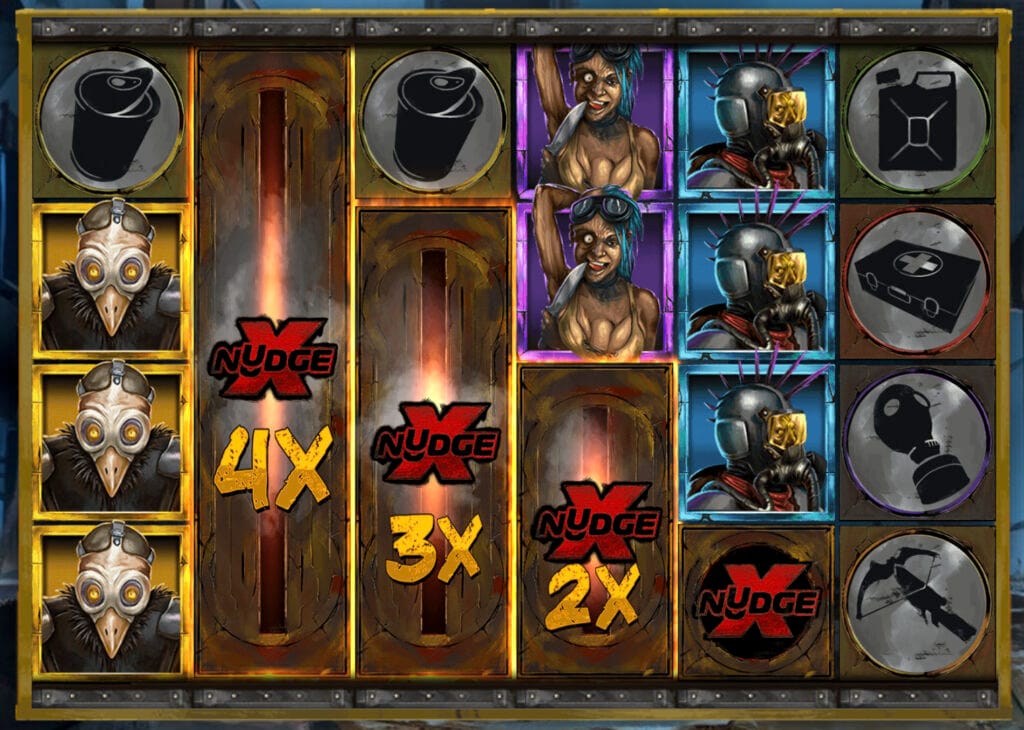Tap the medkit case symbol

click(917, 281)
